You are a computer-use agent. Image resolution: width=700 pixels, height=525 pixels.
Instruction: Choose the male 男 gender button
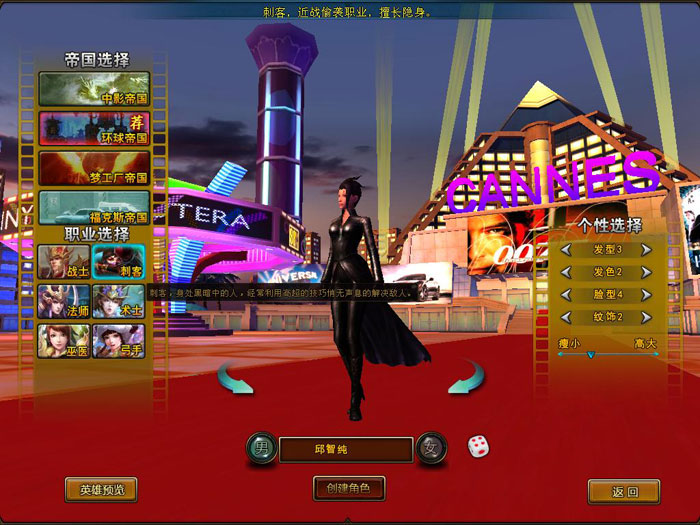click(x=259, y=447)
